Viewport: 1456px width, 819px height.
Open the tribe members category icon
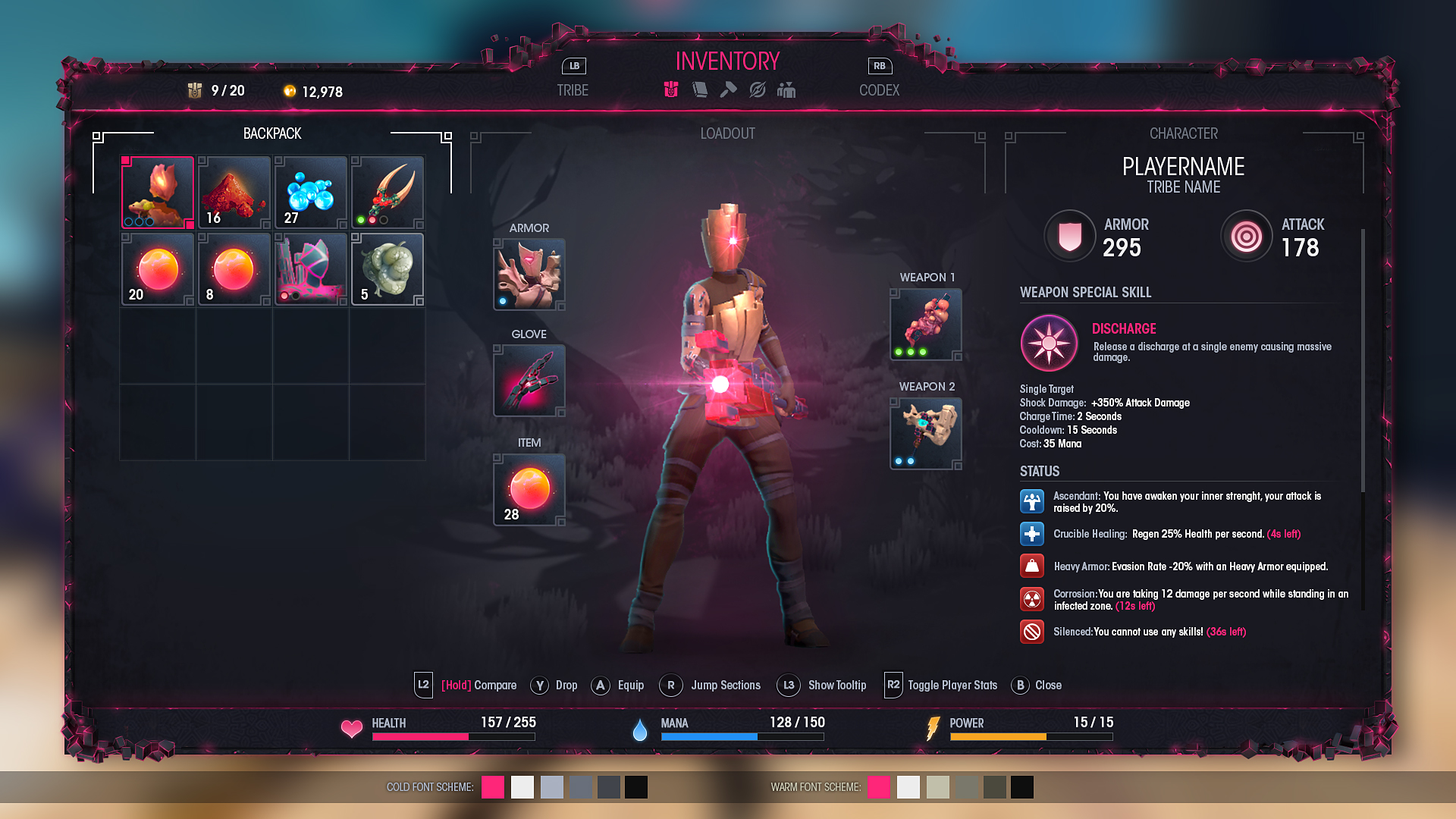tap(786, 90)
